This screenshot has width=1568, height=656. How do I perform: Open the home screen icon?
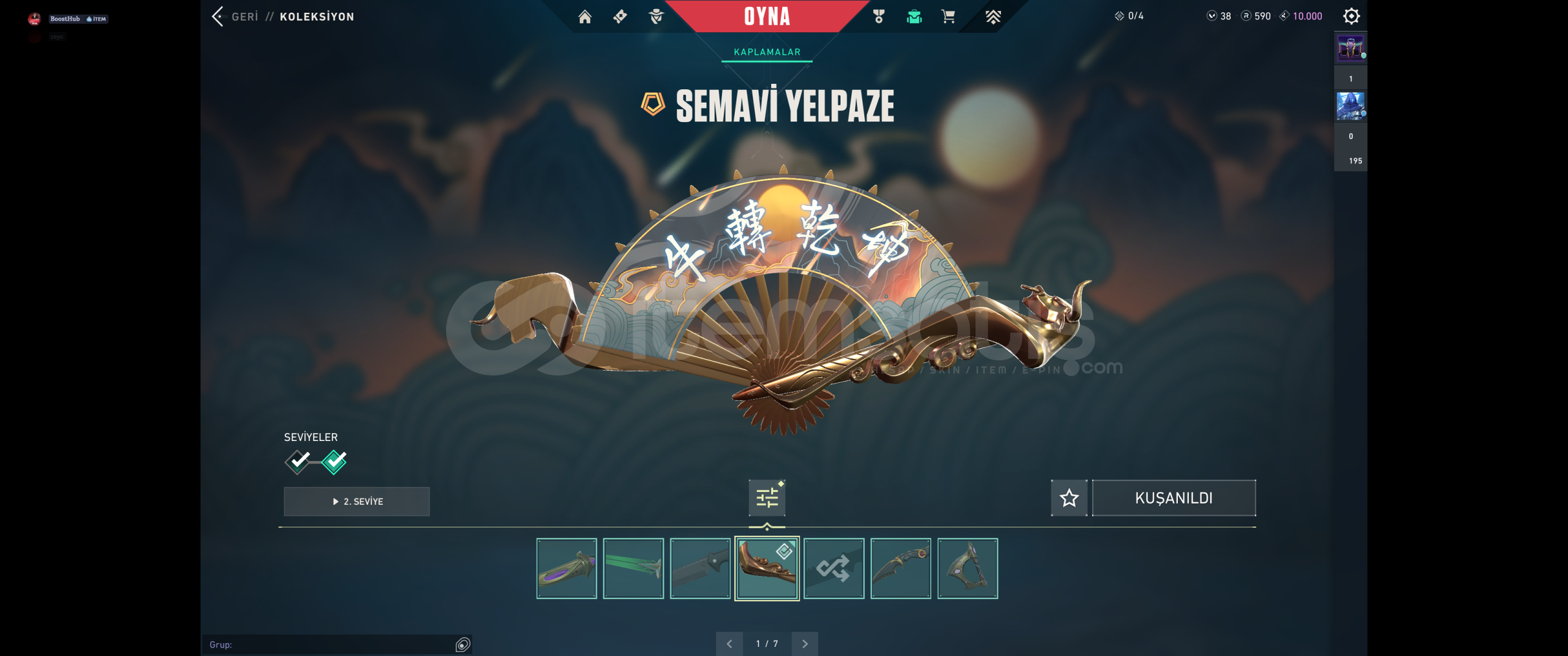click(585, 17)
